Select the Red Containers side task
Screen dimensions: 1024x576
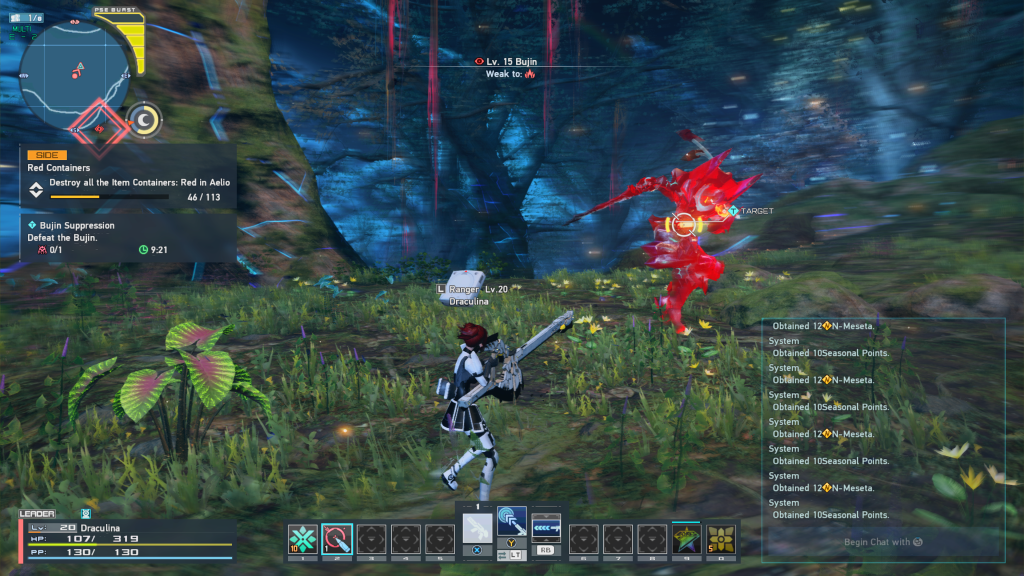128,176
